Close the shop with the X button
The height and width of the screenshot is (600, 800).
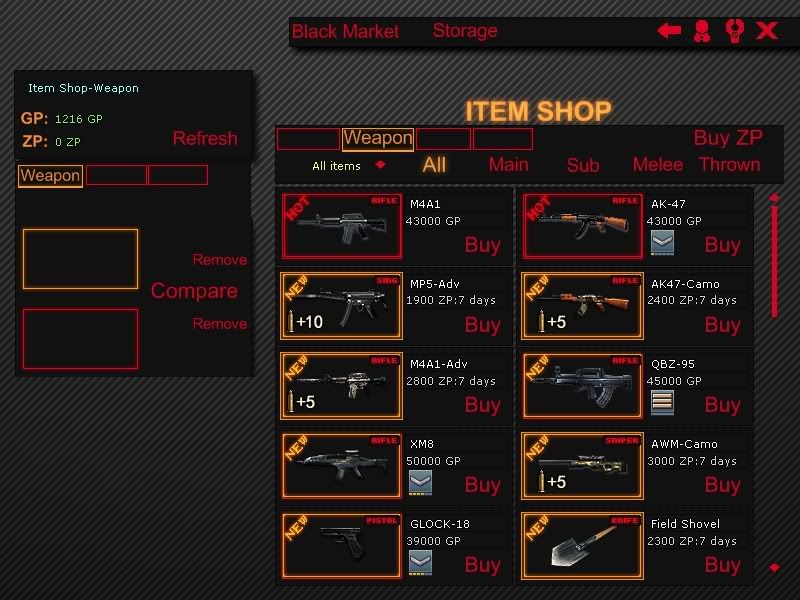(x=767, y=31)
